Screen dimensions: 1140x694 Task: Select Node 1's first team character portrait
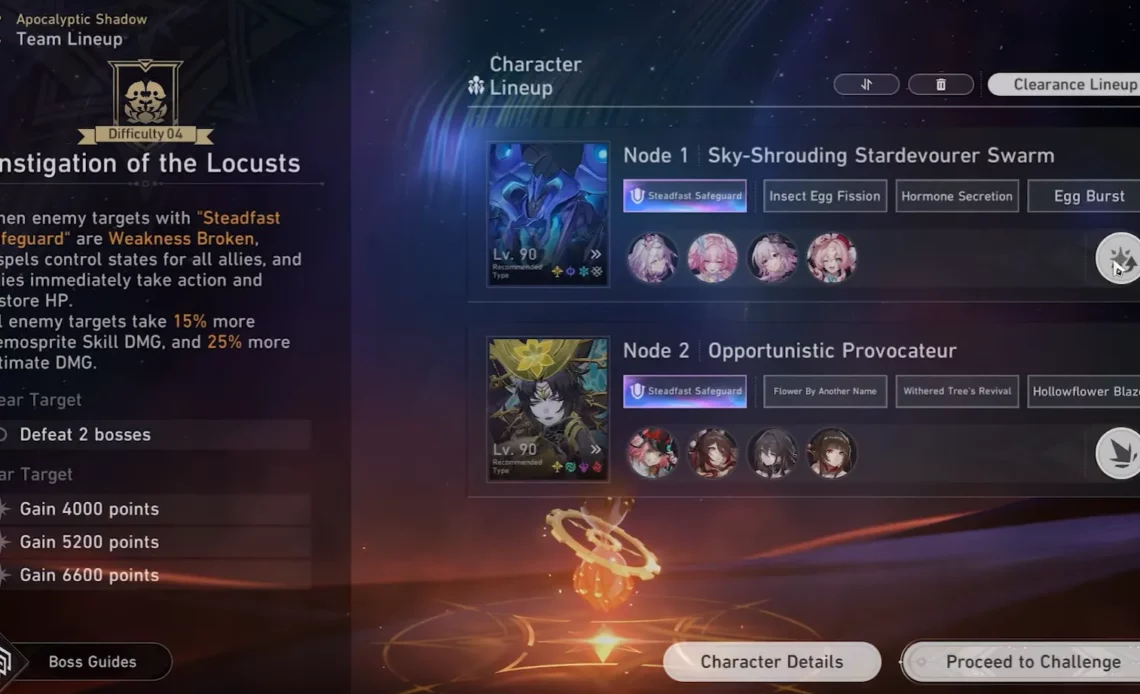point(652,258)
